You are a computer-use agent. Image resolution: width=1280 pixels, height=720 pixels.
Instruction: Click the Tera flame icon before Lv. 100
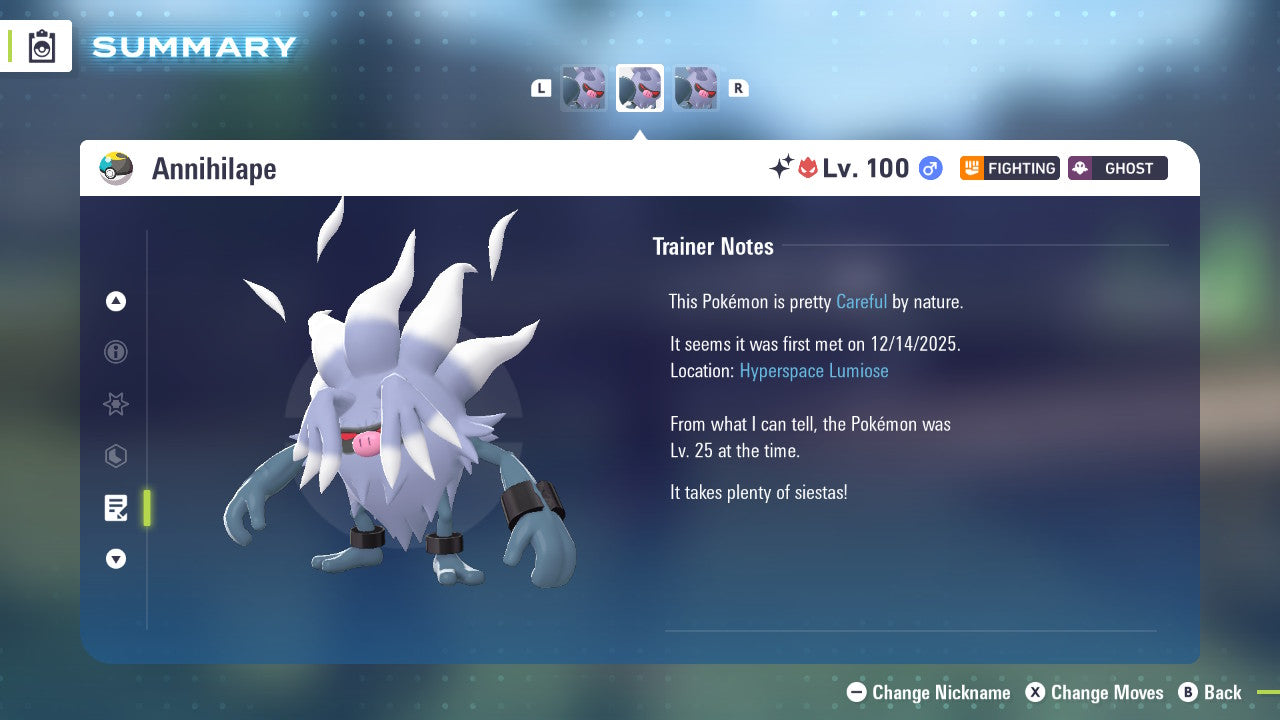(x=808, y=168)
